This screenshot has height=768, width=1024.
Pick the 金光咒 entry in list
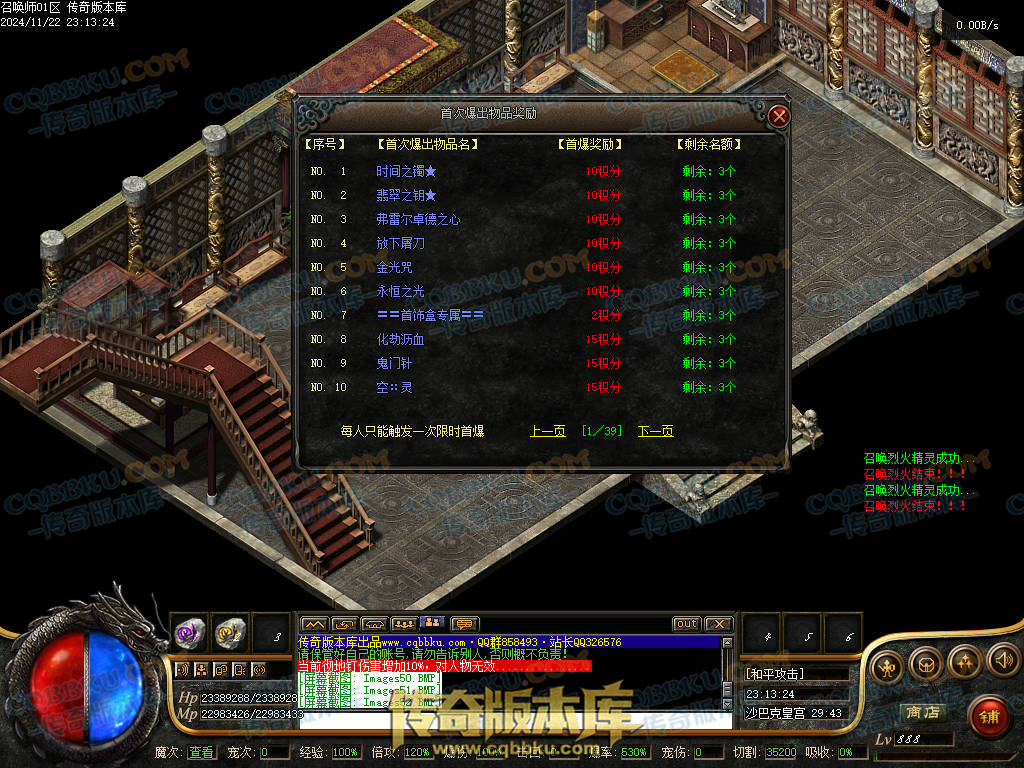pos(394,267)
